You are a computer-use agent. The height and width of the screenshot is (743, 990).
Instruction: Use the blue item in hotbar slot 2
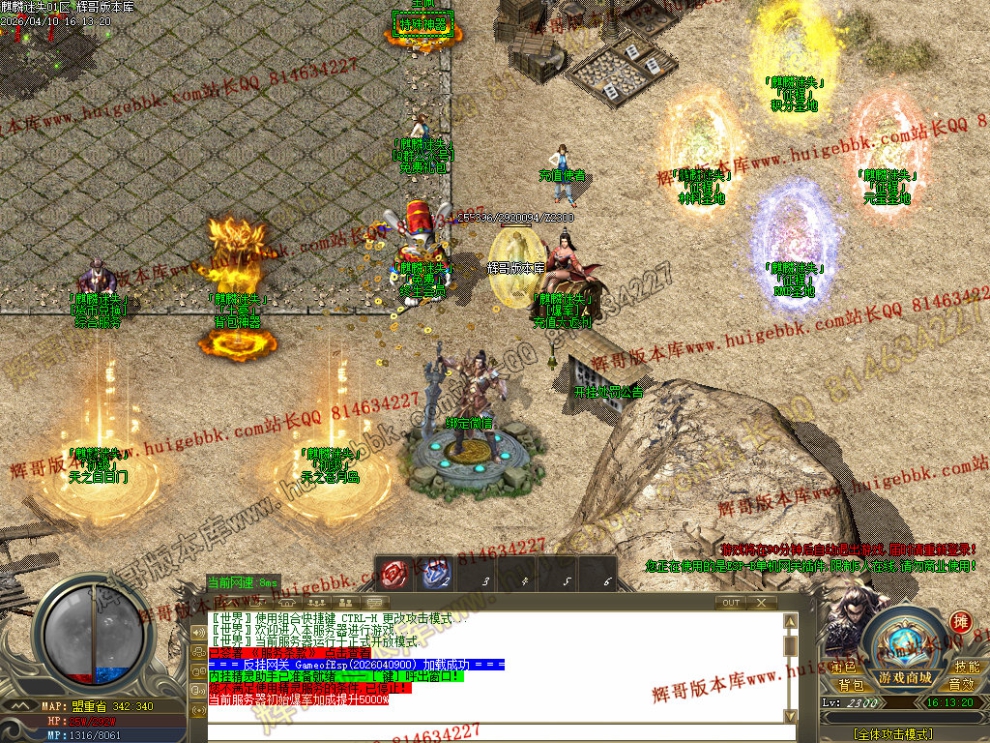[436, 574]
